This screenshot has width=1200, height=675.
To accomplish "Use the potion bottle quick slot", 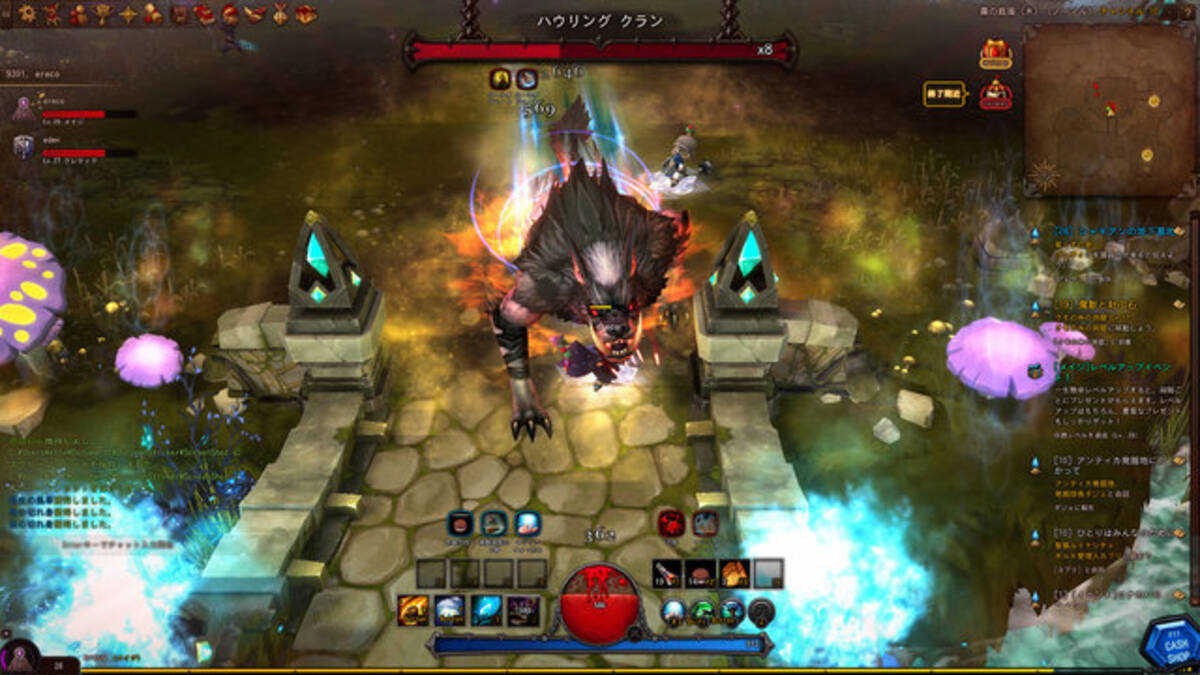I will [667, 574].
